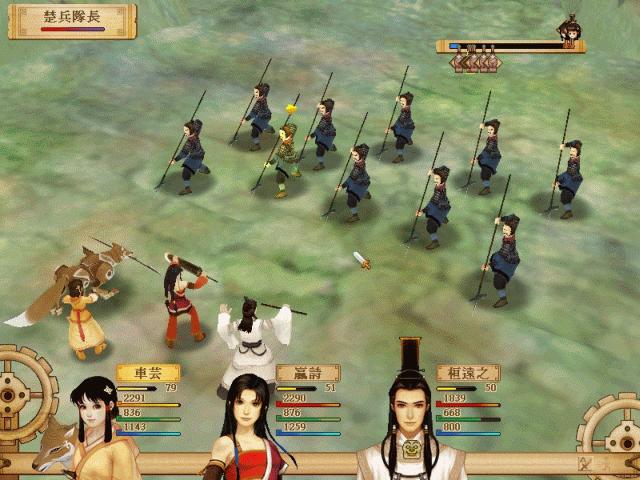This screenshot has height=480, width=640.
Task: Click the 桓遠之 name plate
Action: (x=468, y=373)
